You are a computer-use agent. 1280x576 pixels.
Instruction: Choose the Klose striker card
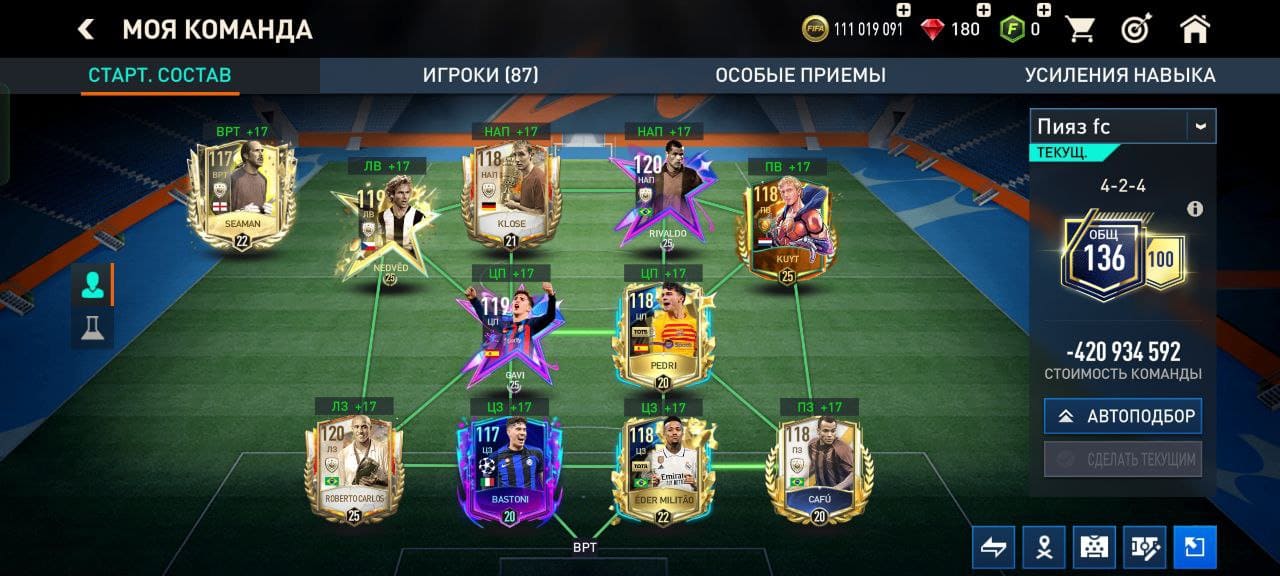510,195
